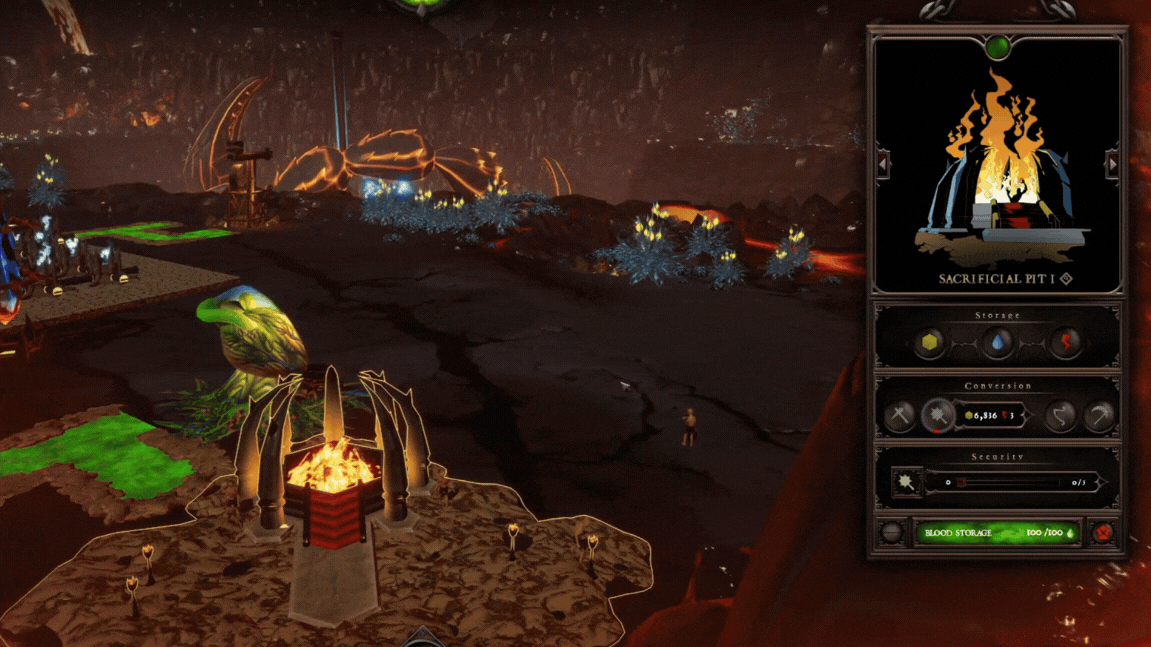This screenshot has width=1151, height=647.
Task: Choose the bow conversion icon
Action: coord(1061,415)
